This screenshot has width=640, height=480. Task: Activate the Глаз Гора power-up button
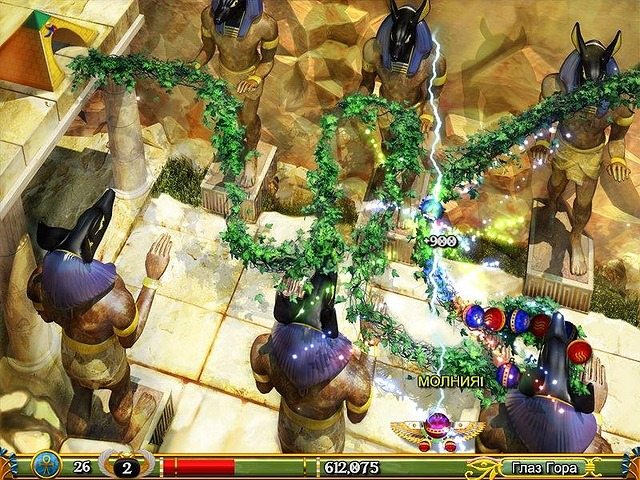coord(540,466)
